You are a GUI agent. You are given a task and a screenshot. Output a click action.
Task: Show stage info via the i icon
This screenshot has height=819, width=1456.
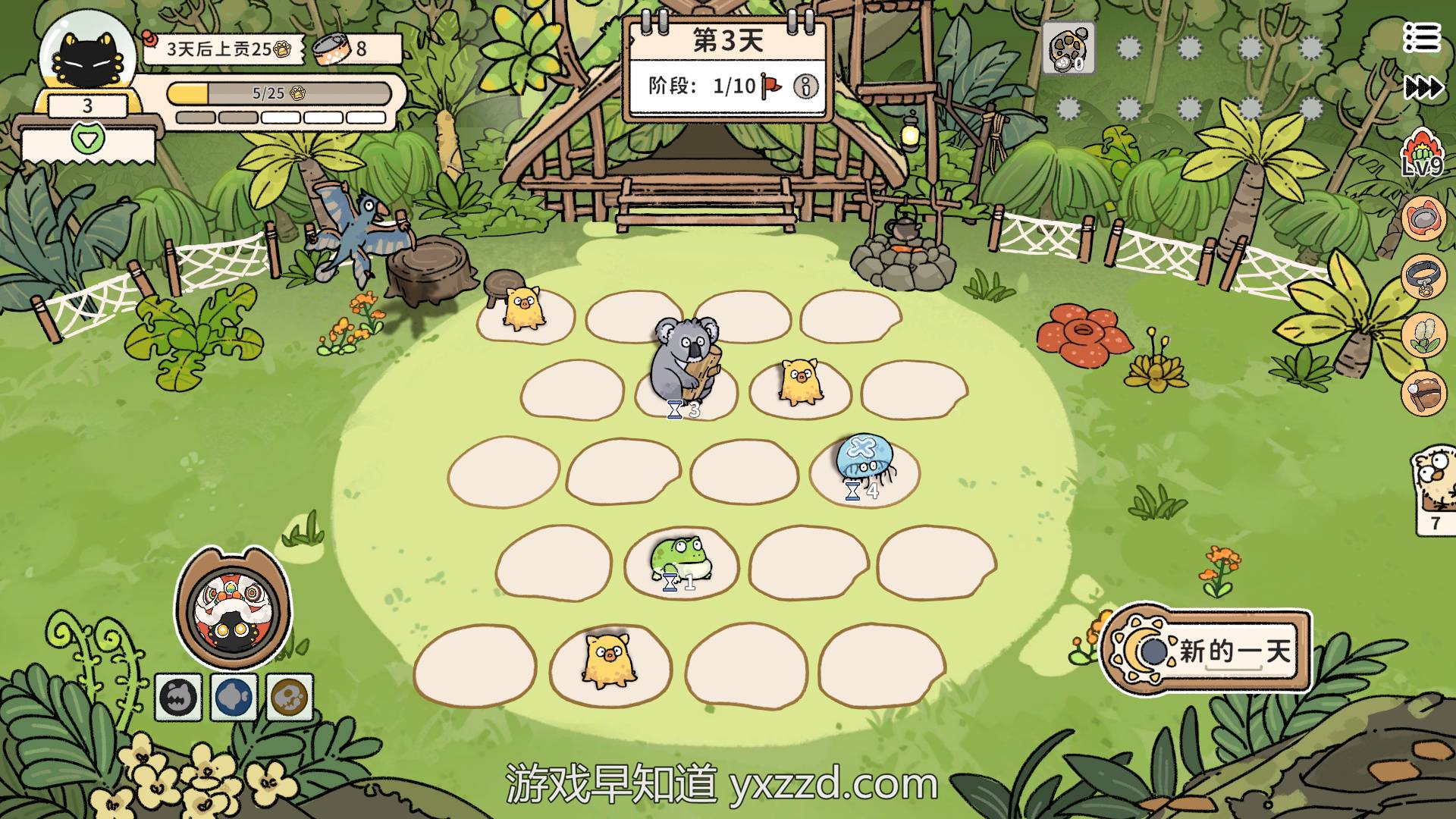pos(805,86)
